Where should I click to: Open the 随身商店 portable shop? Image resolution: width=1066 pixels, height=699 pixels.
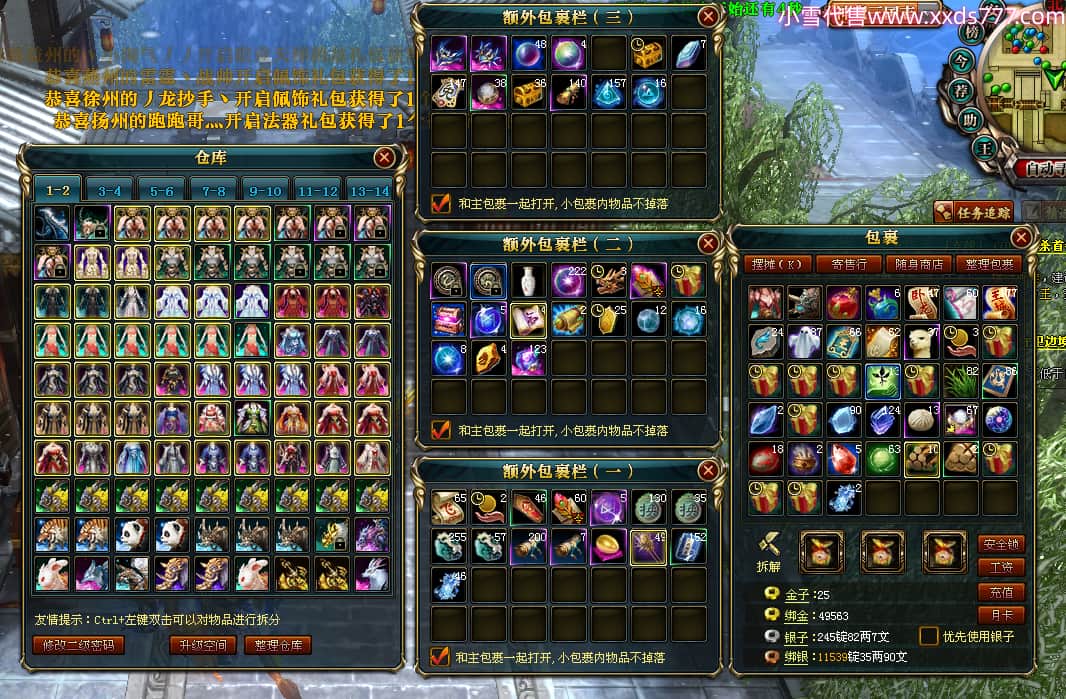coord(917,264)
